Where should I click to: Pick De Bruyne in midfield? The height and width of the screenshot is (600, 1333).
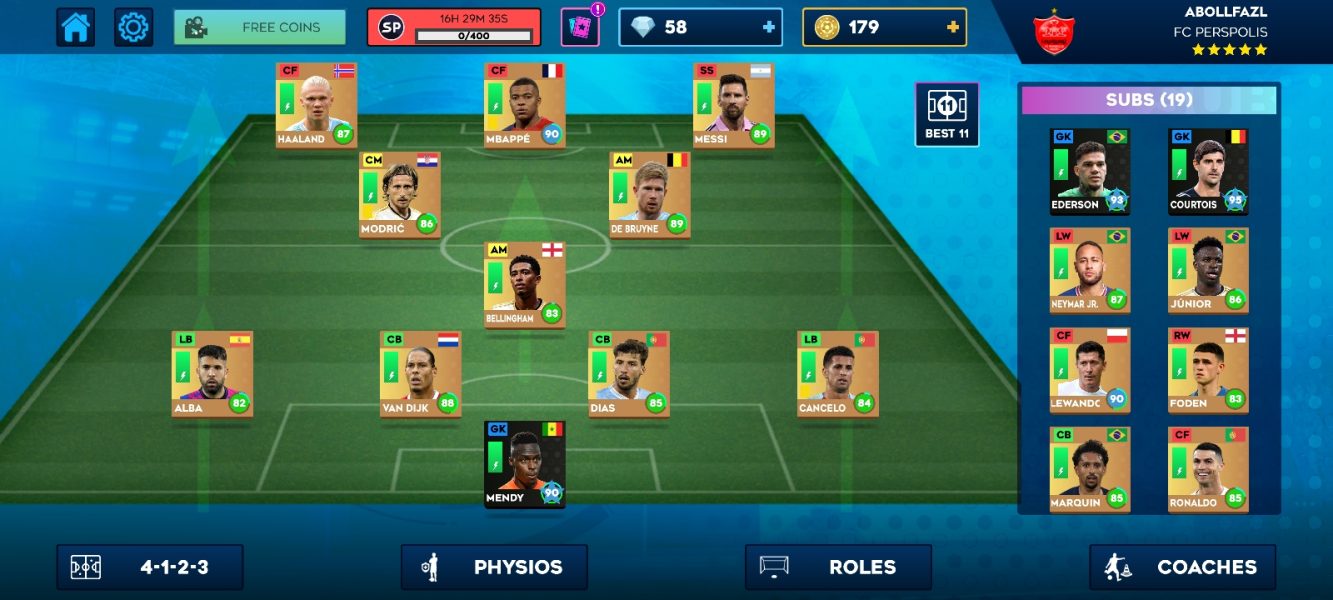[x=649, y=194]
